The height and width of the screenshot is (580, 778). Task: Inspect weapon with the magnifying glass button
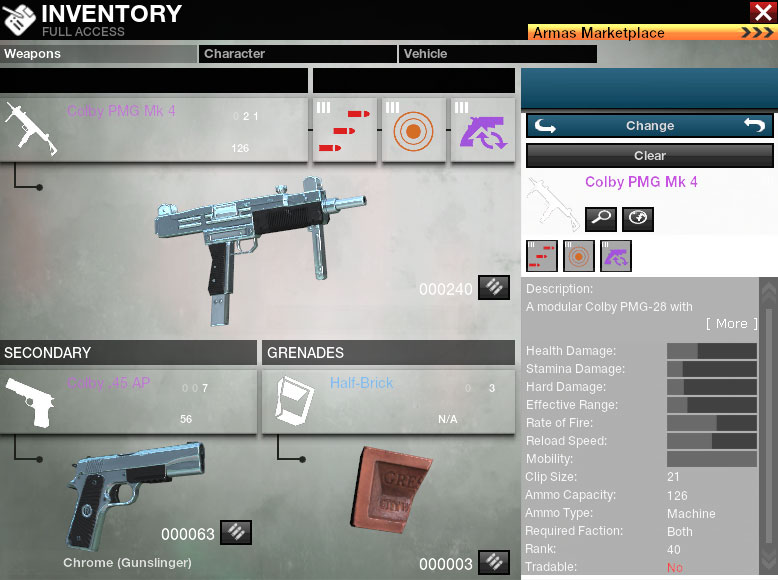[601, 218]
